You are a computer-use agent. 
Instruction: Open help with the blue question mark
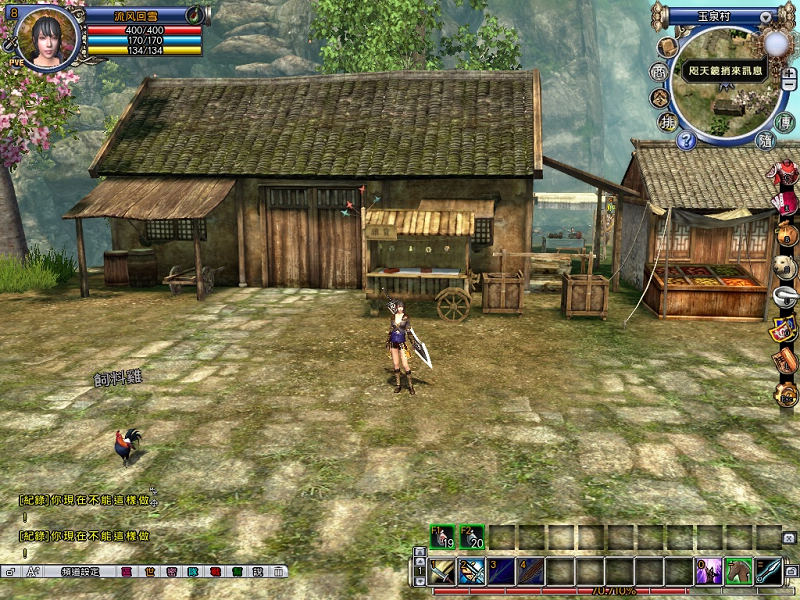pos(686,140)
